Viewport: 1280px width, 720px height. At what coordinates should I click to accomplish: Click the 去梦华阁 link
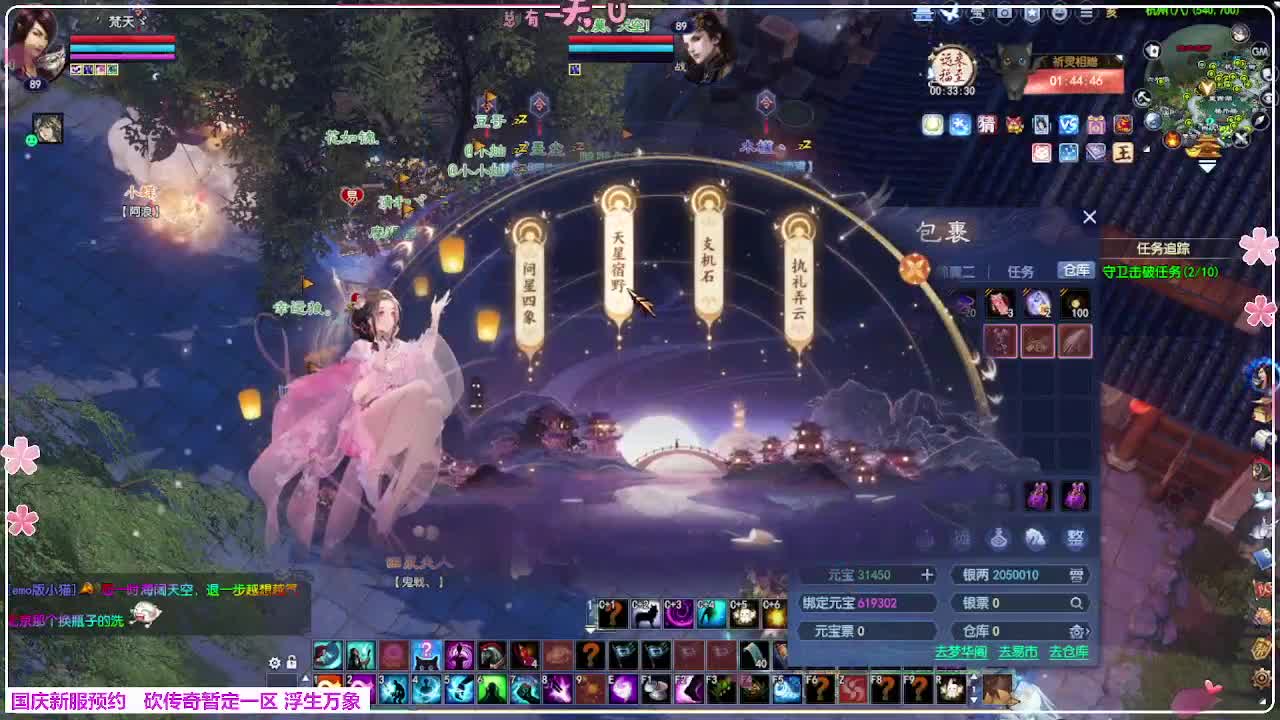point(963,652)
